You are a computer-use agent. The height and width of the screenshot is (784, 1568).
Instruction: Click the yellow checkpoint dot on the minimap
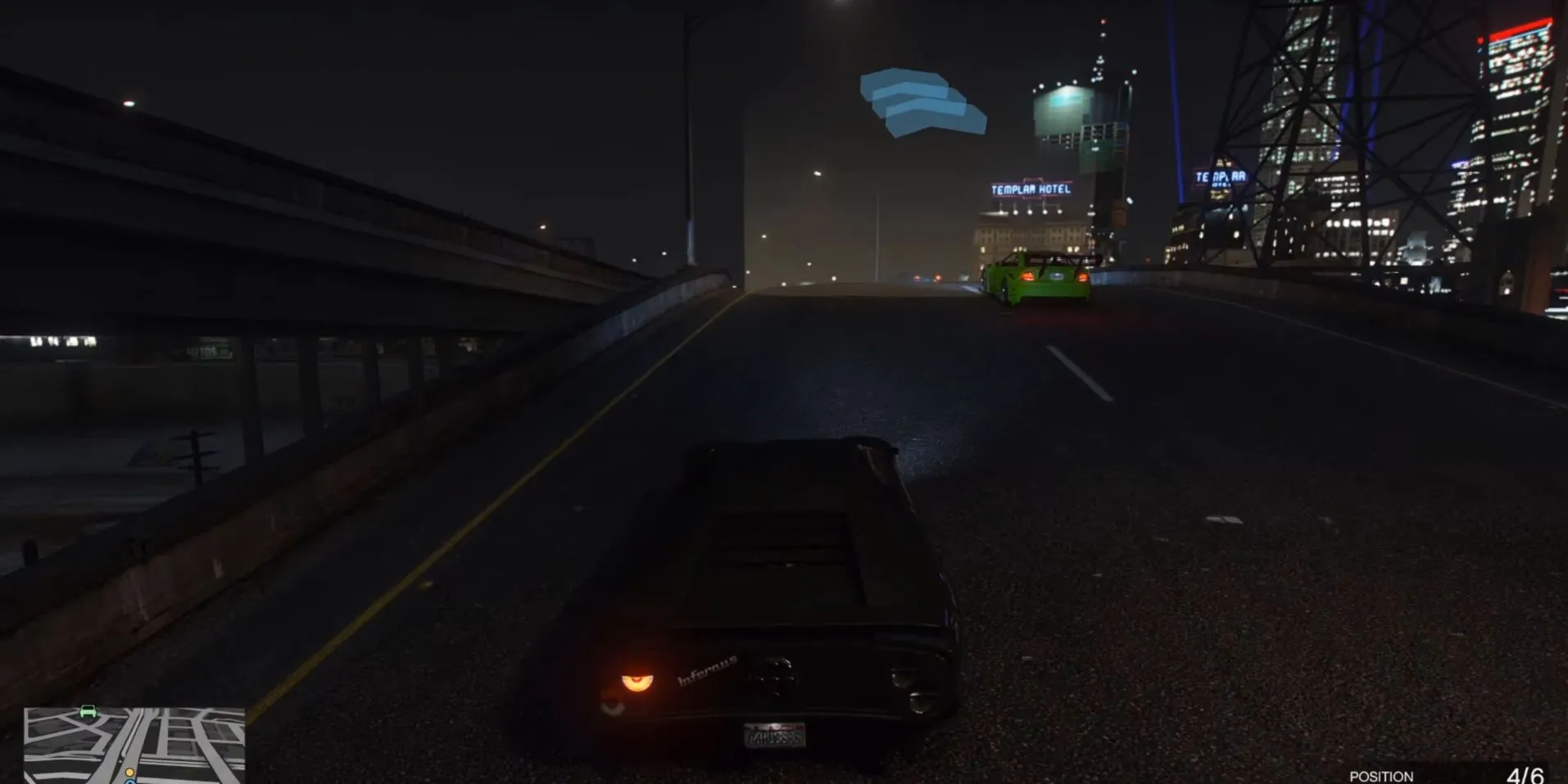[x=129, y=773]
